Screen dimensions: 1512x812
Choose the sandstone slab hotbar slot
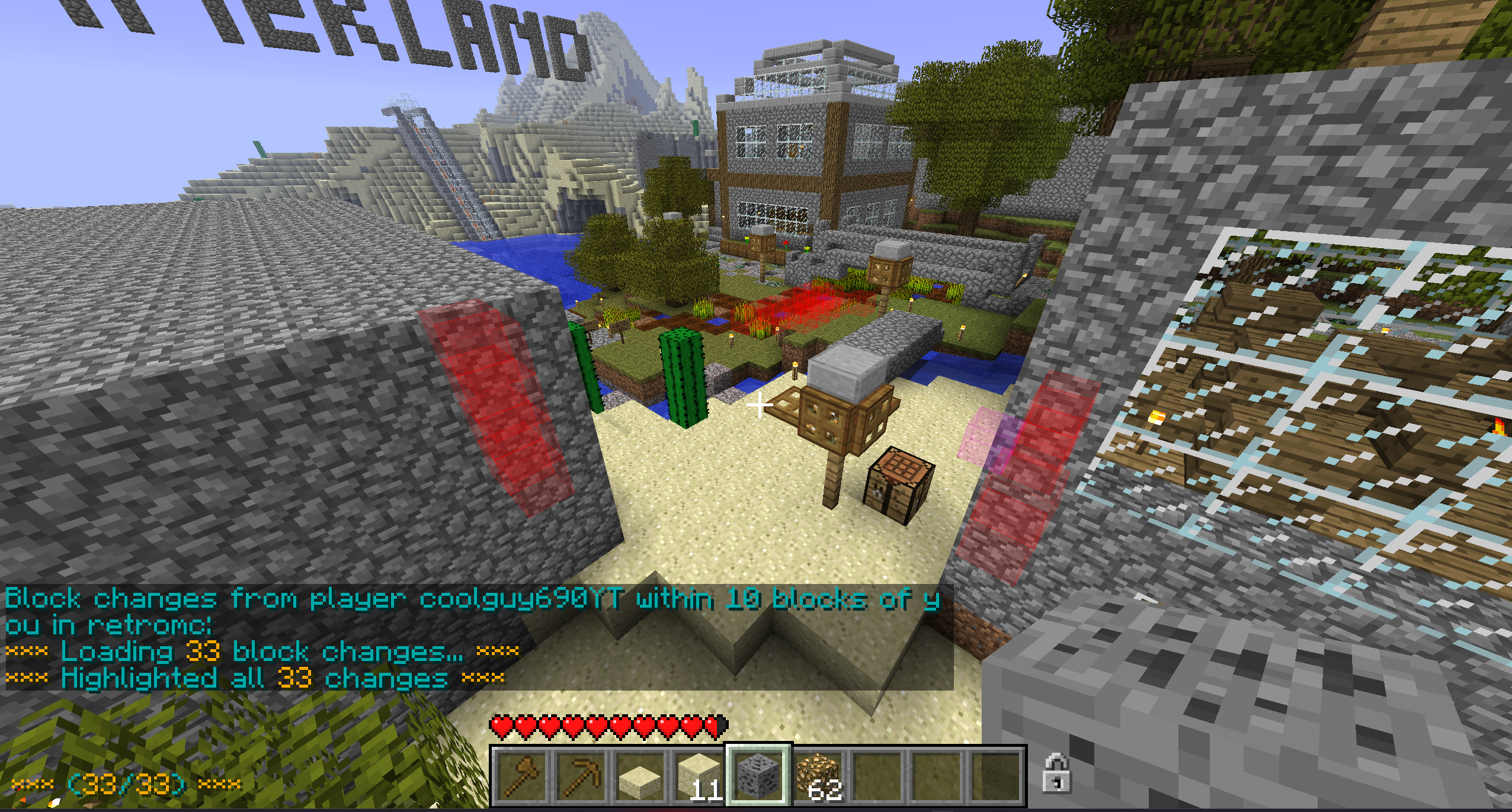[x=639, y=775]
